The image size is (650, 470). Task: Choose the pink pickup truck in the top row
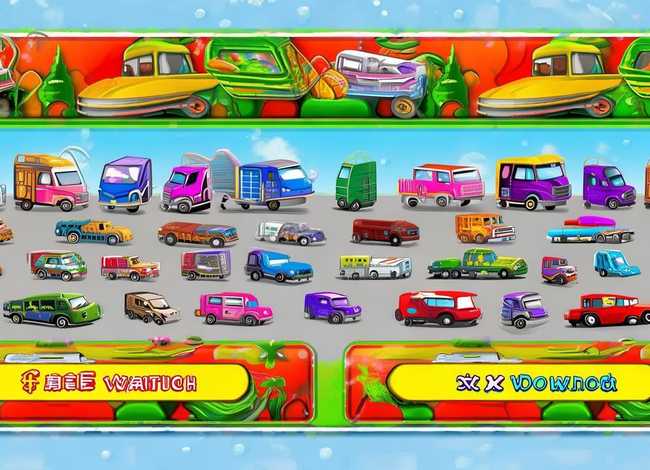(440, 185)
